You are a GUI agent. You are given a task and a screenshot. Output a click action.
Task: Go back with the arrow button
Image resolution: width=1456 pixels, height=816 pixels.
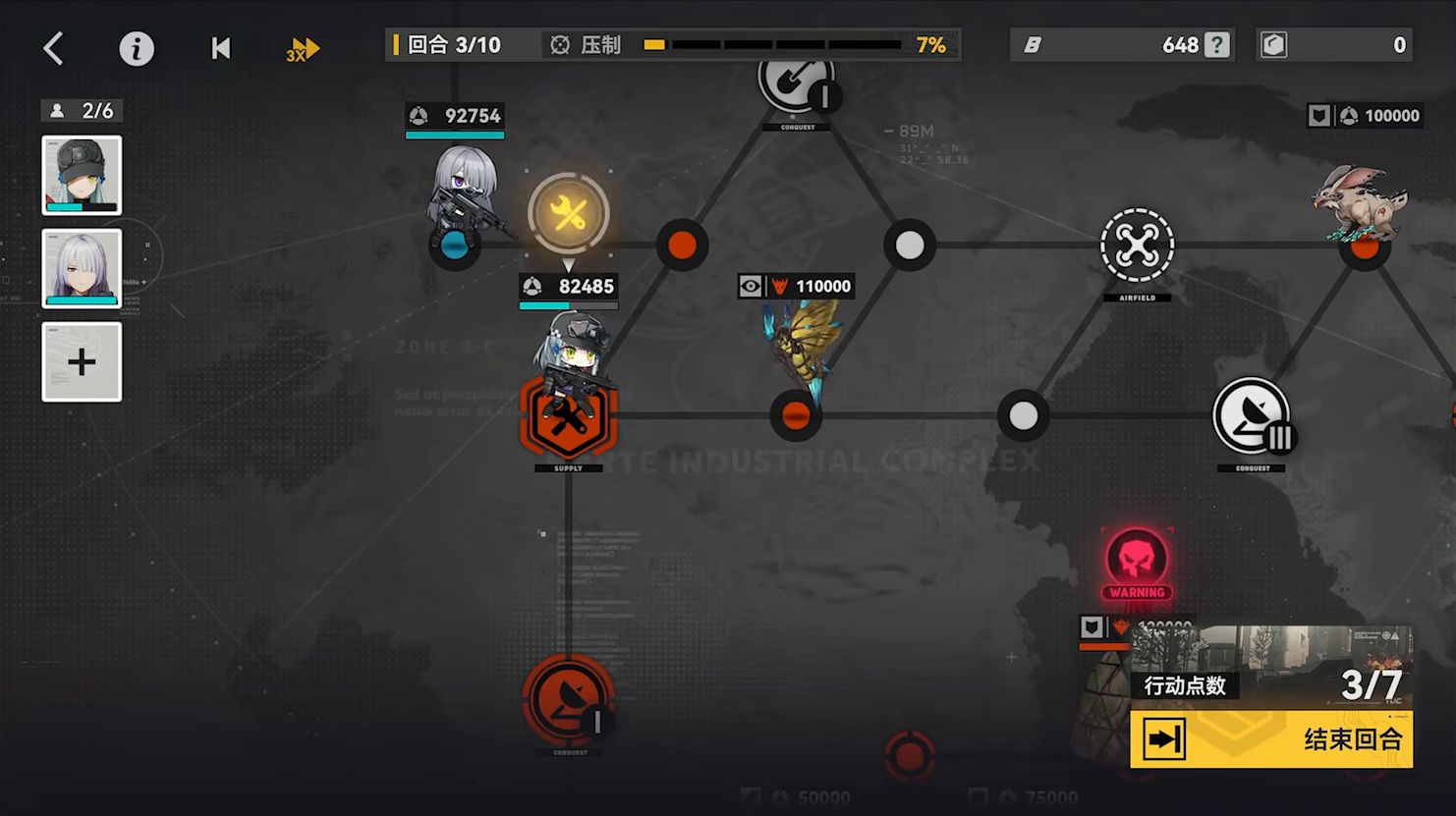[x=54, y=48]
